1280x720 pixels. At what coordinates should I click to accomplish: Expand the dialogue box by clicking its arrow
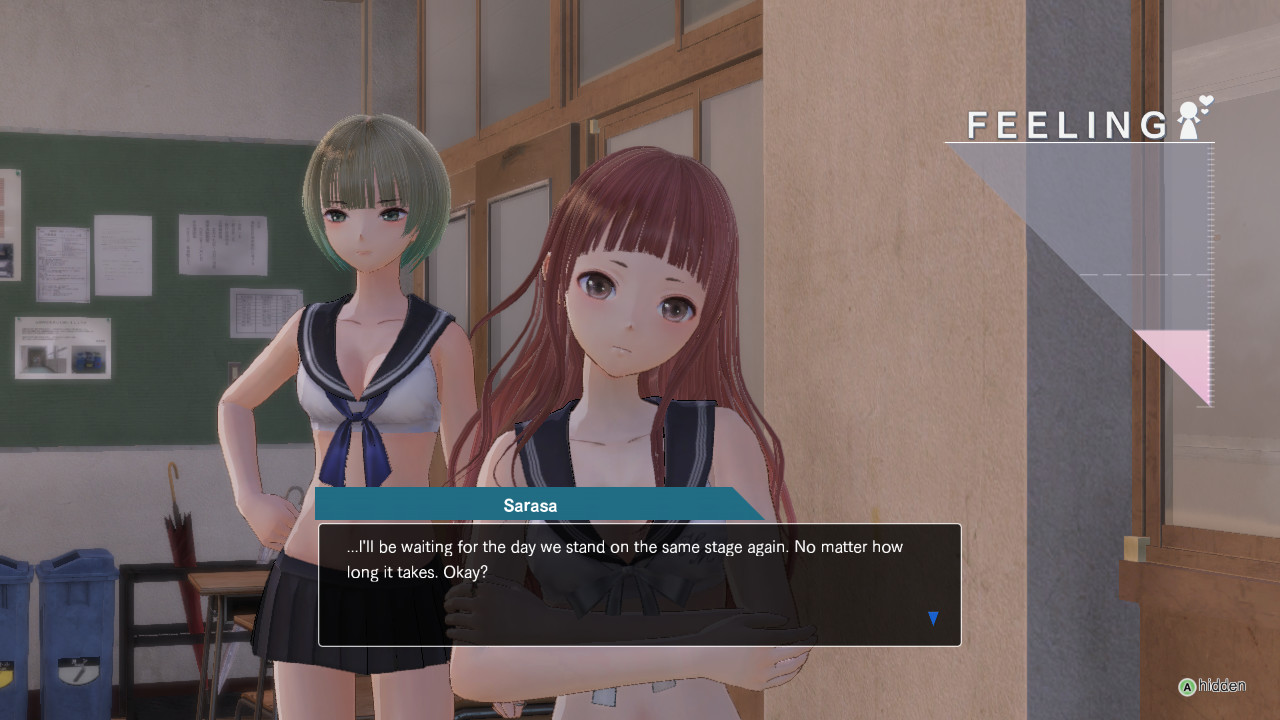click(932, 618)
